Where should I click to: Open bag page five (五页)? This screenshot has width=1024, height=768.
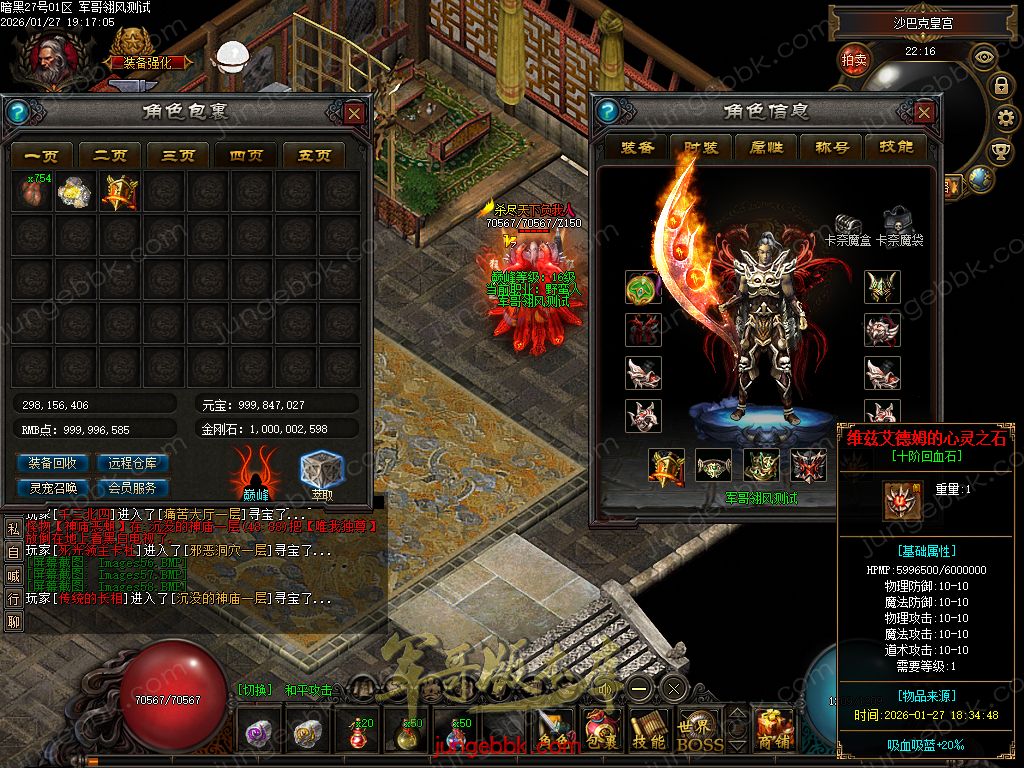(x=314, y=155)
